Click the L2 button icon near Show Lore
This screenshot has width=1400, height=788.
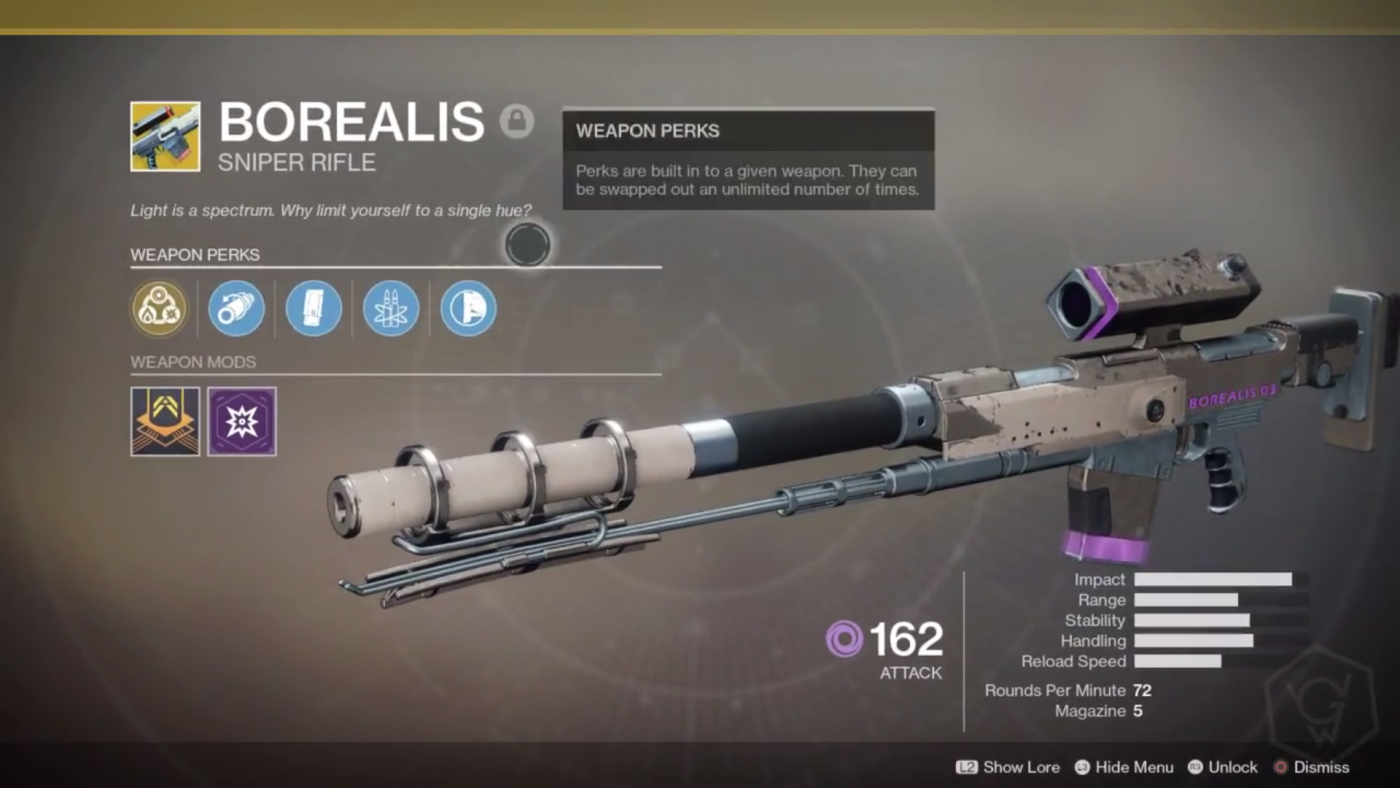click(967, 767)
